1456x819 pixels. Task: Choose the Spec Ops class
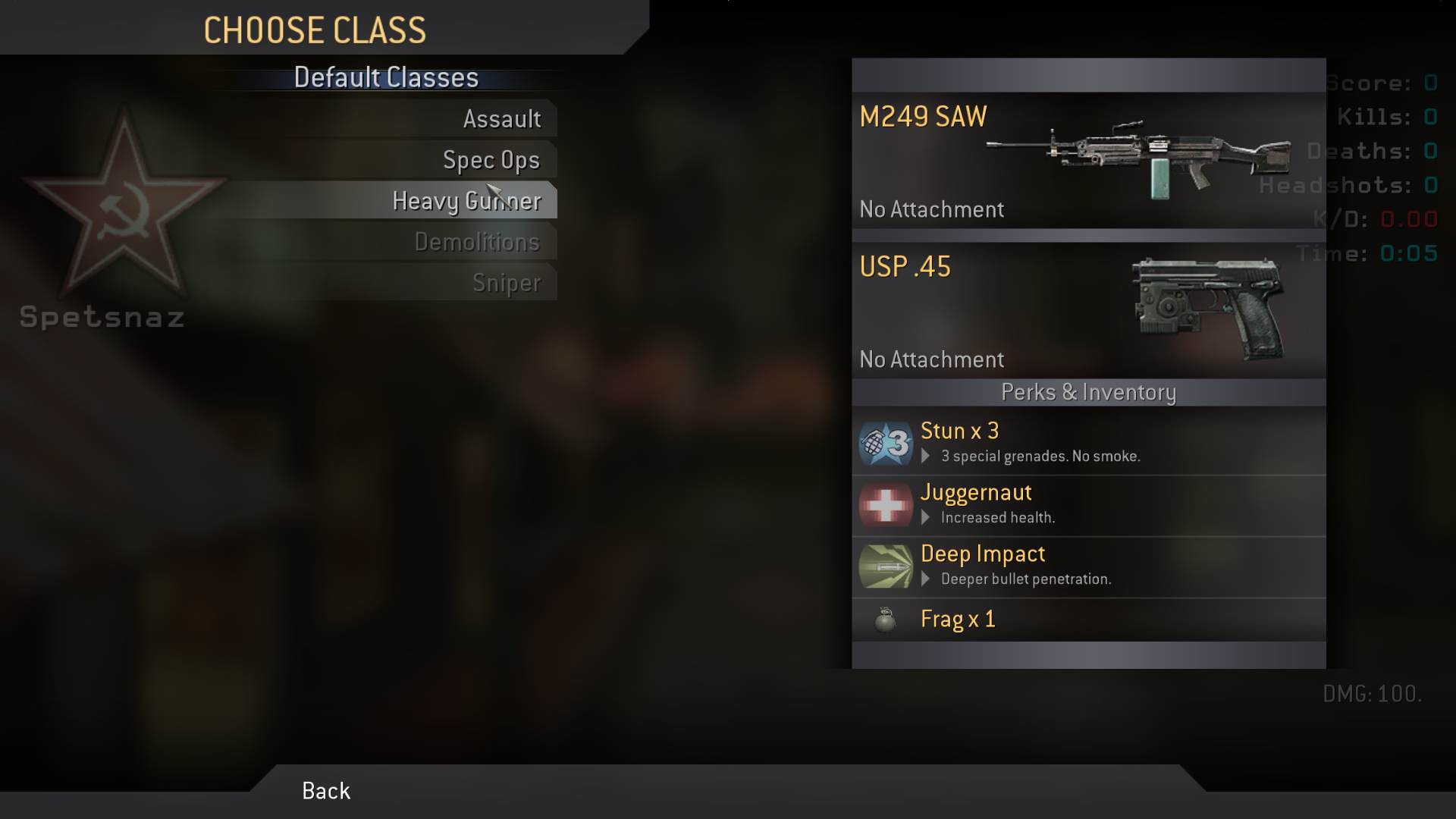(491, 160)
